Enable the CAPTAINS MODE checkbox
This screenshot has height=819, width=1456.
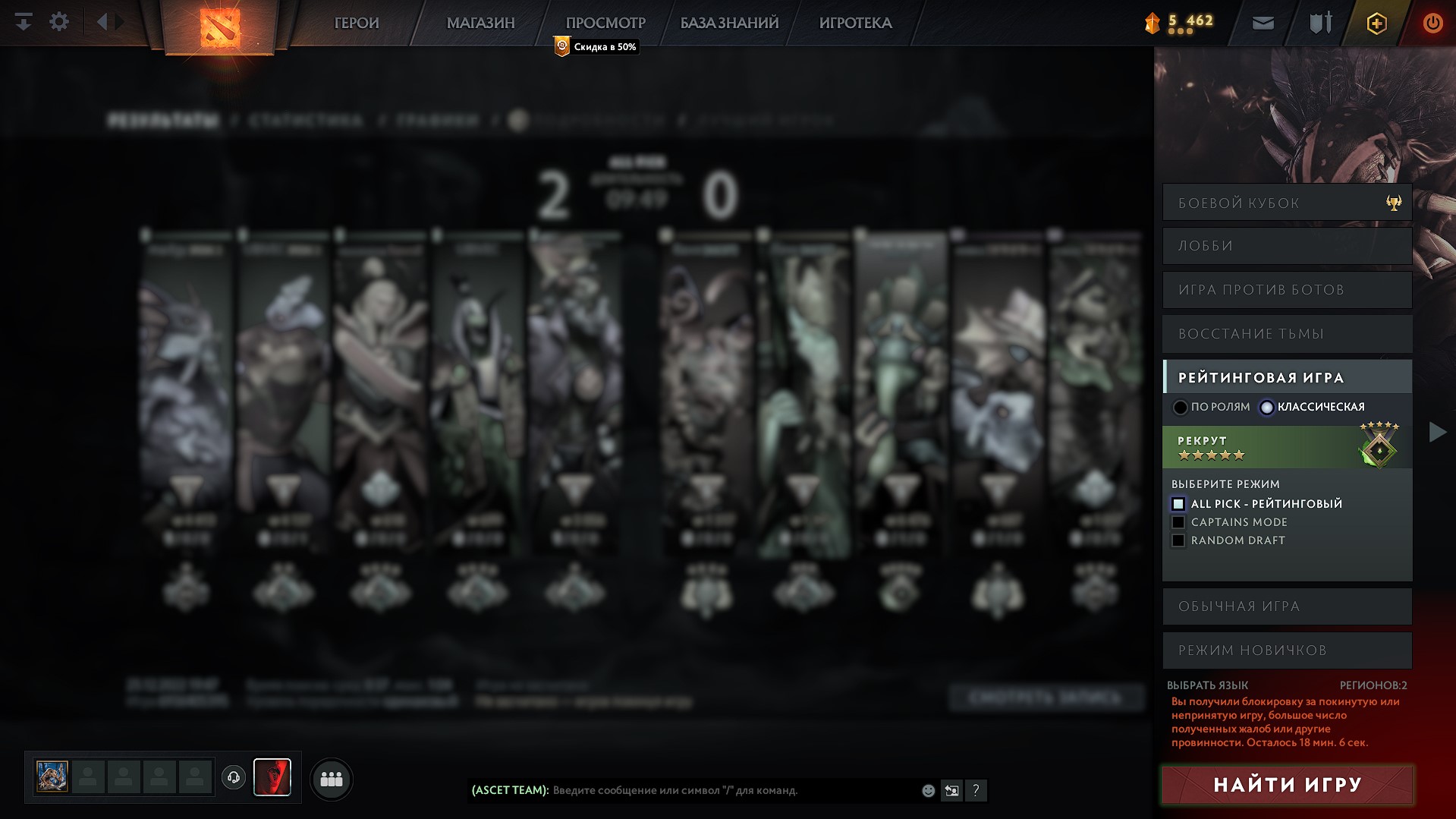pos(1180,521)
